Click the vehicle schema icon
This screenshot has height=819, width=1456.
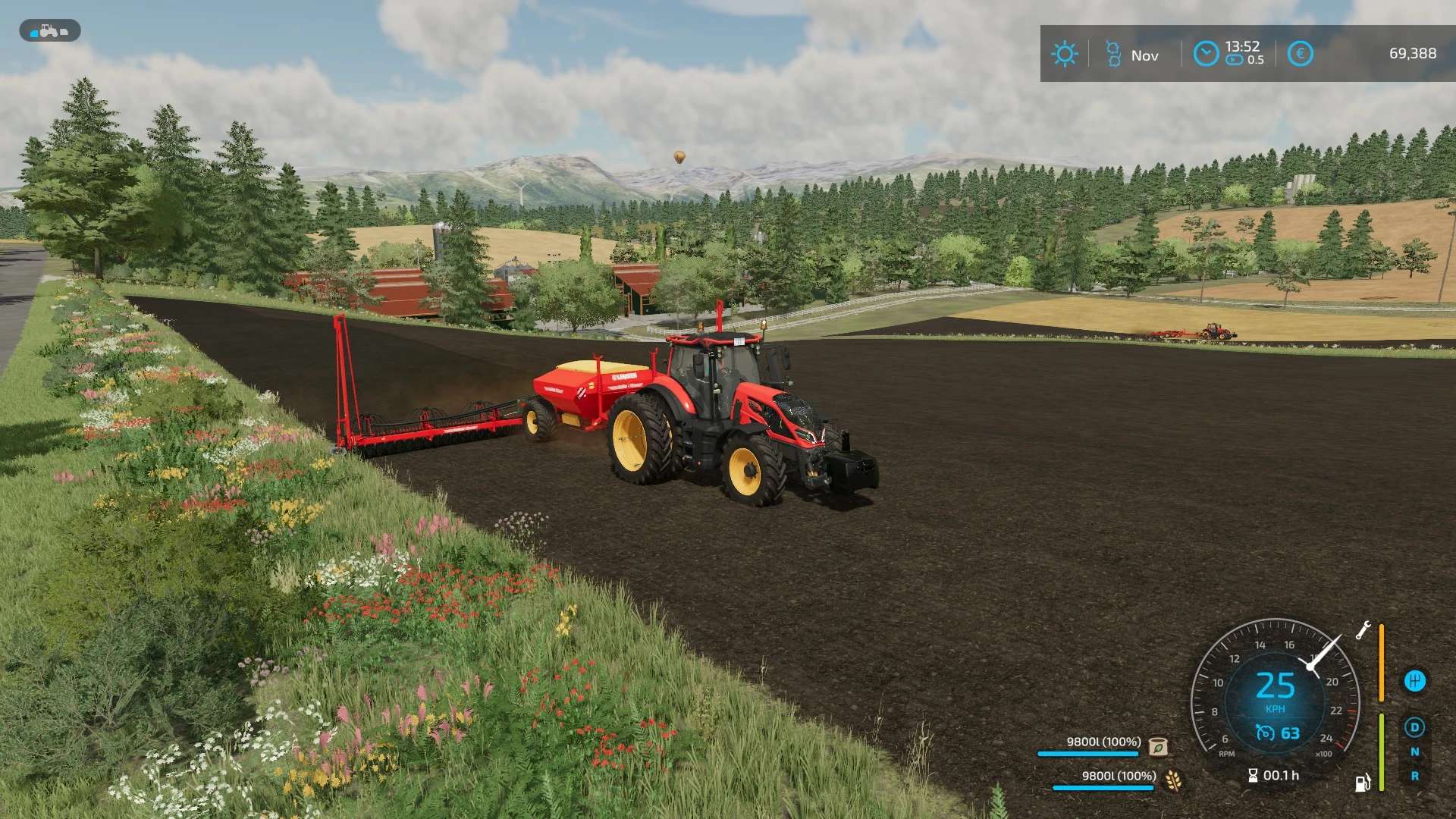[x=49, y=31]
